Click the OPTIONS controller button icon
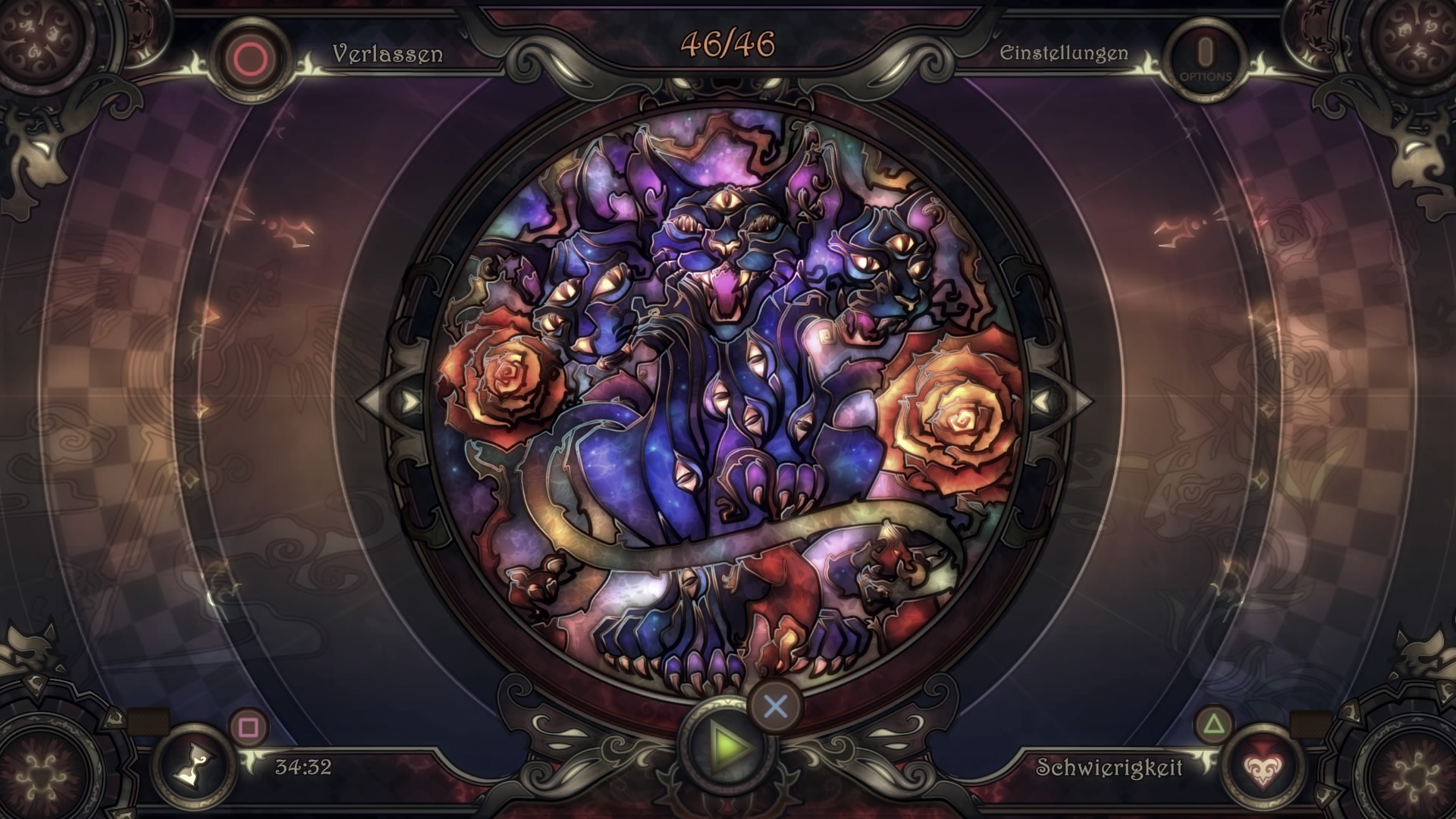 point(1203,54)
